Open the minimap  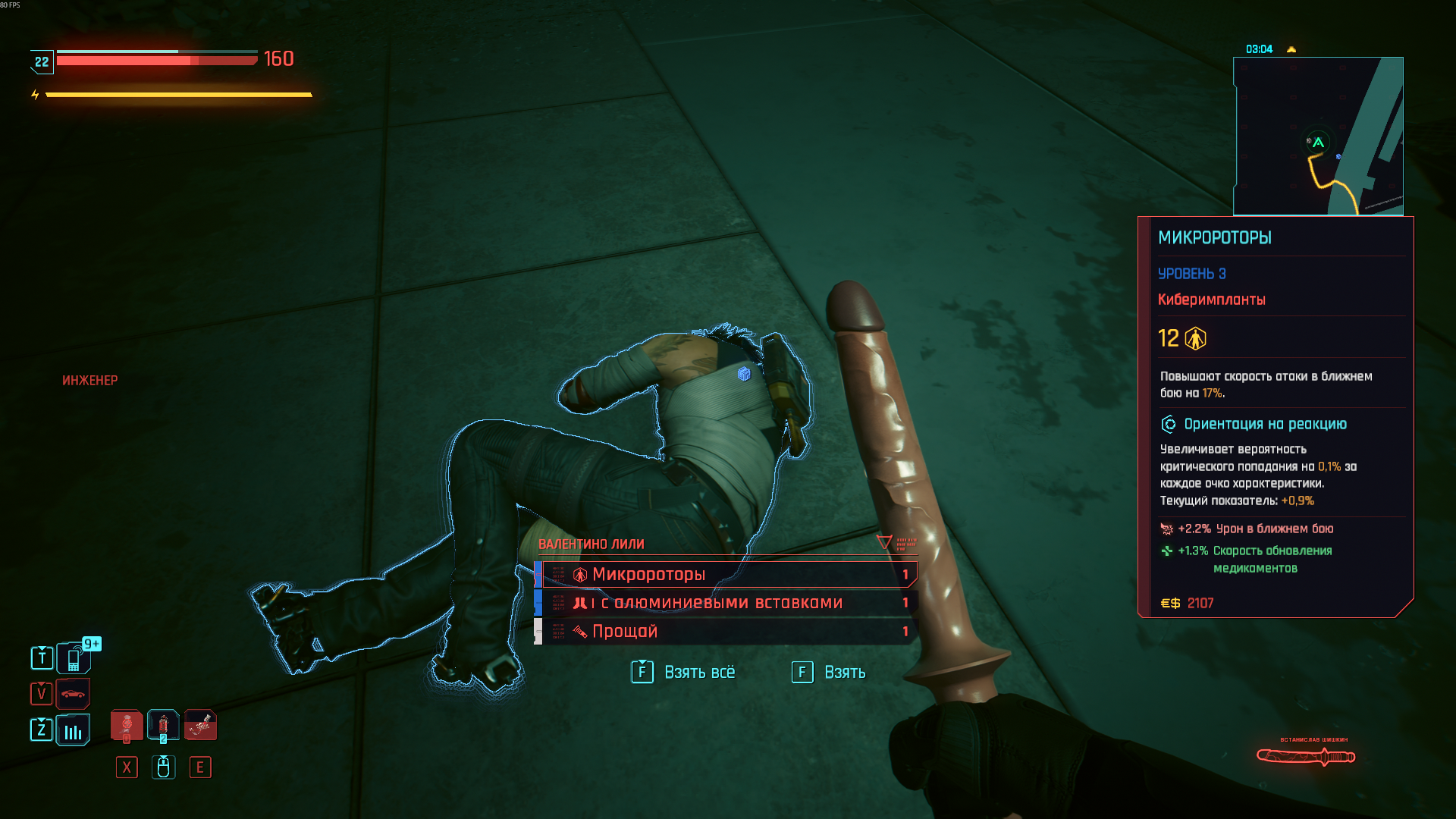click(1318, 136)
